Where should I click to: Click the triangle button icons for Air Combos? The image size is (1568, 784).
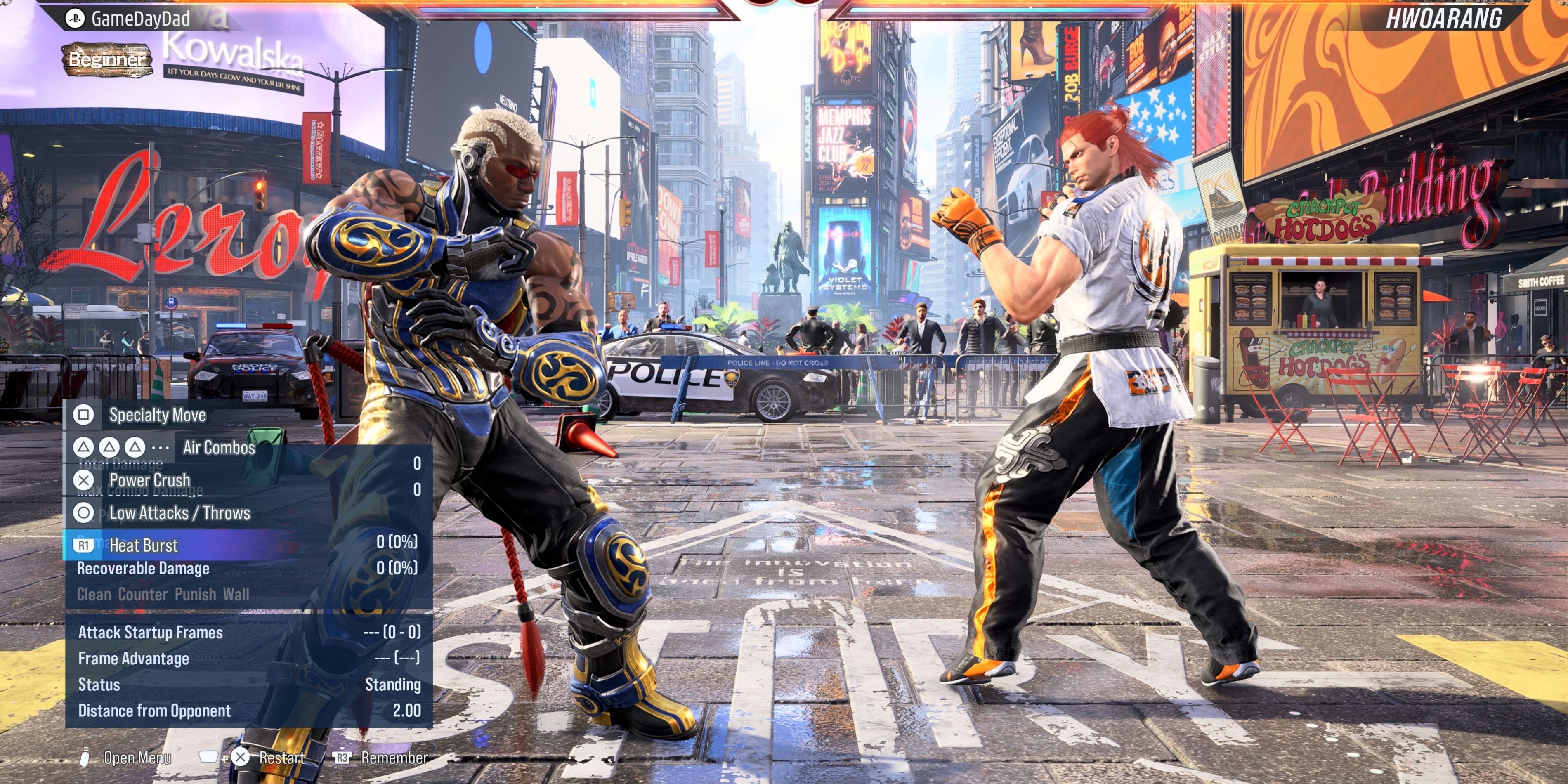(110, 447)
